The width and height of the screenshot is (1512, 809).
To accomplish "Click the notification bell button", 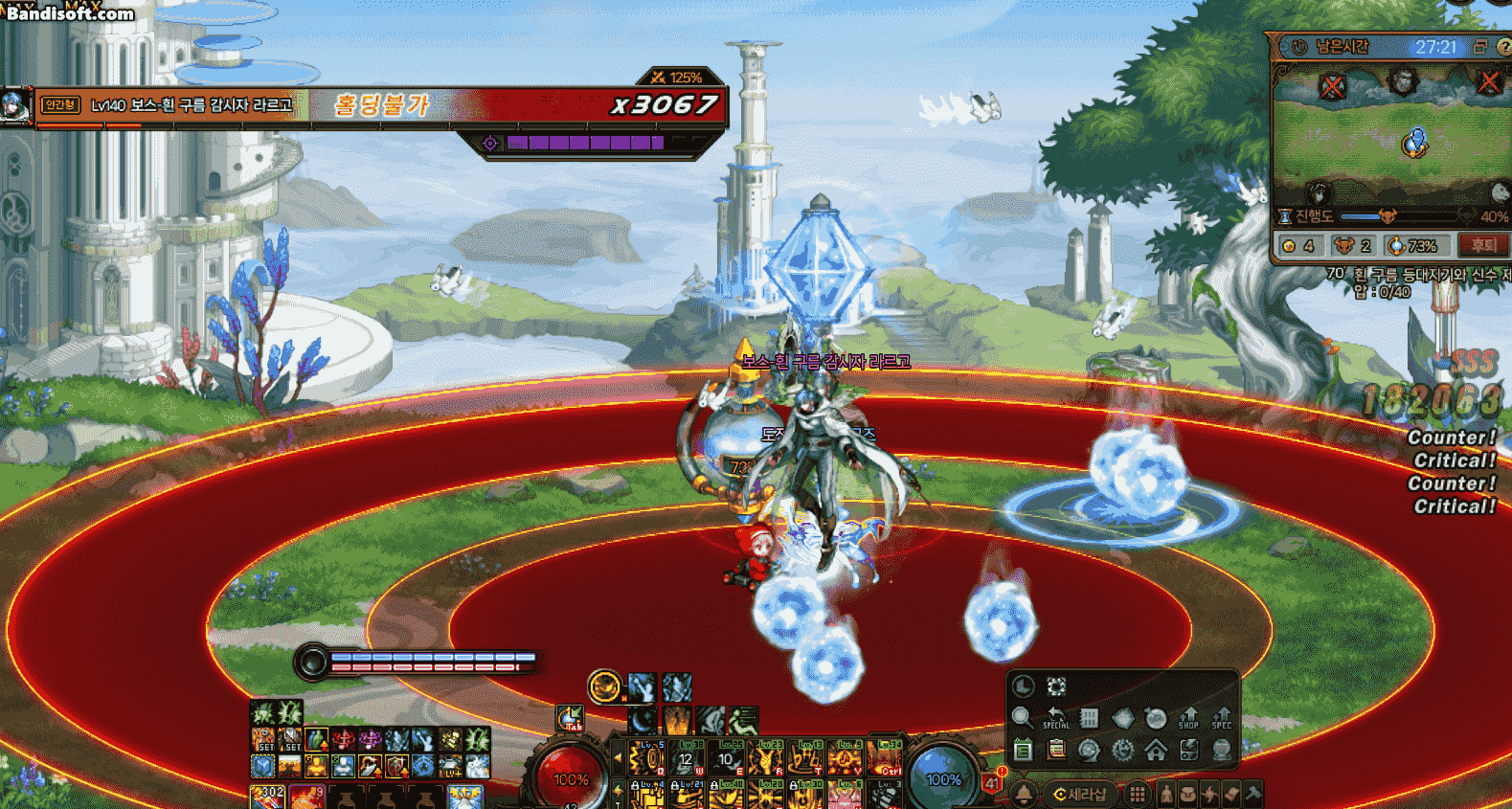I will [1024, 795].
